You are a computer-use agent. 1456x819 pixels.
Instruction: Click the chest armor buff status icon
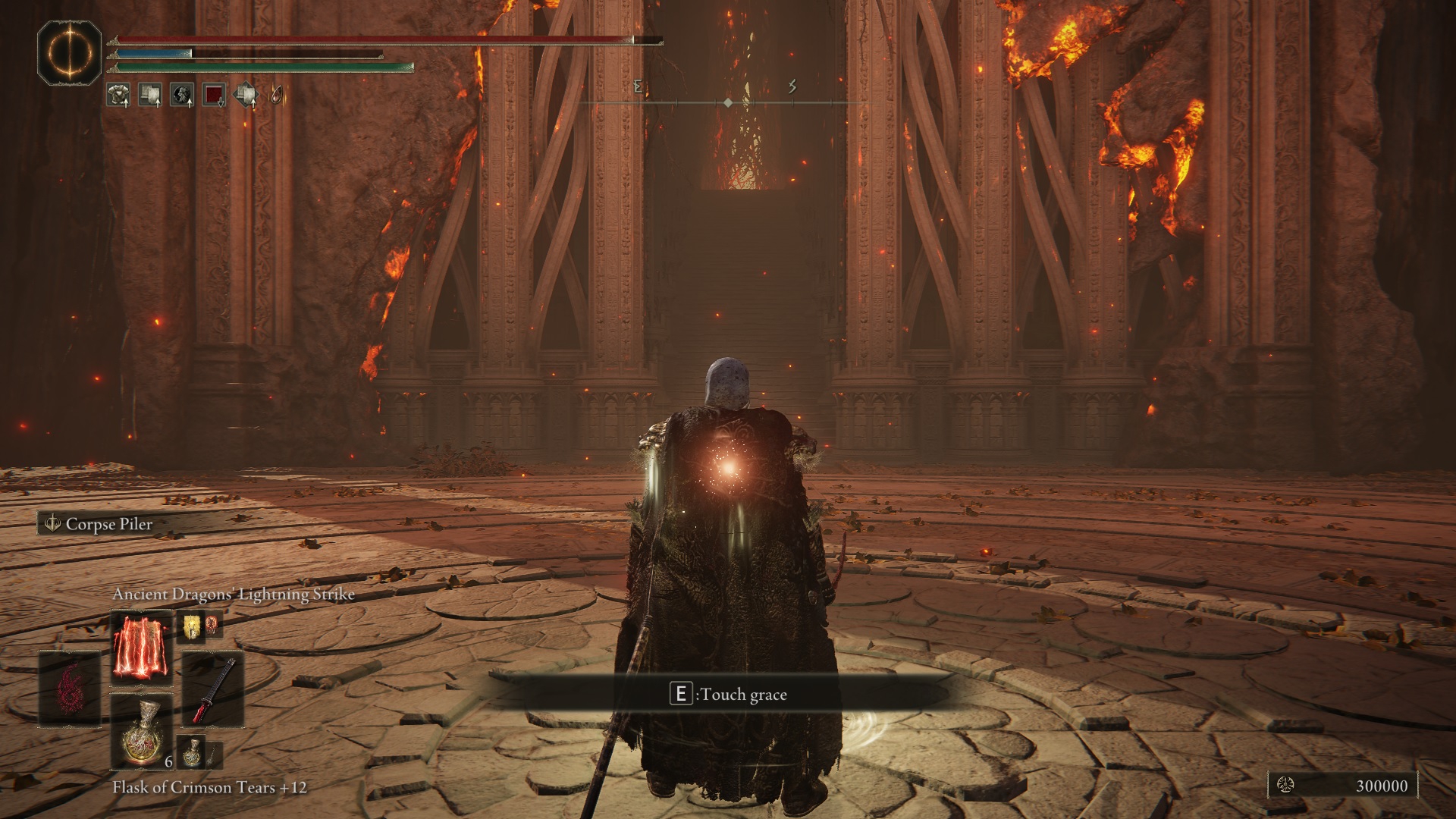(118, 95)
